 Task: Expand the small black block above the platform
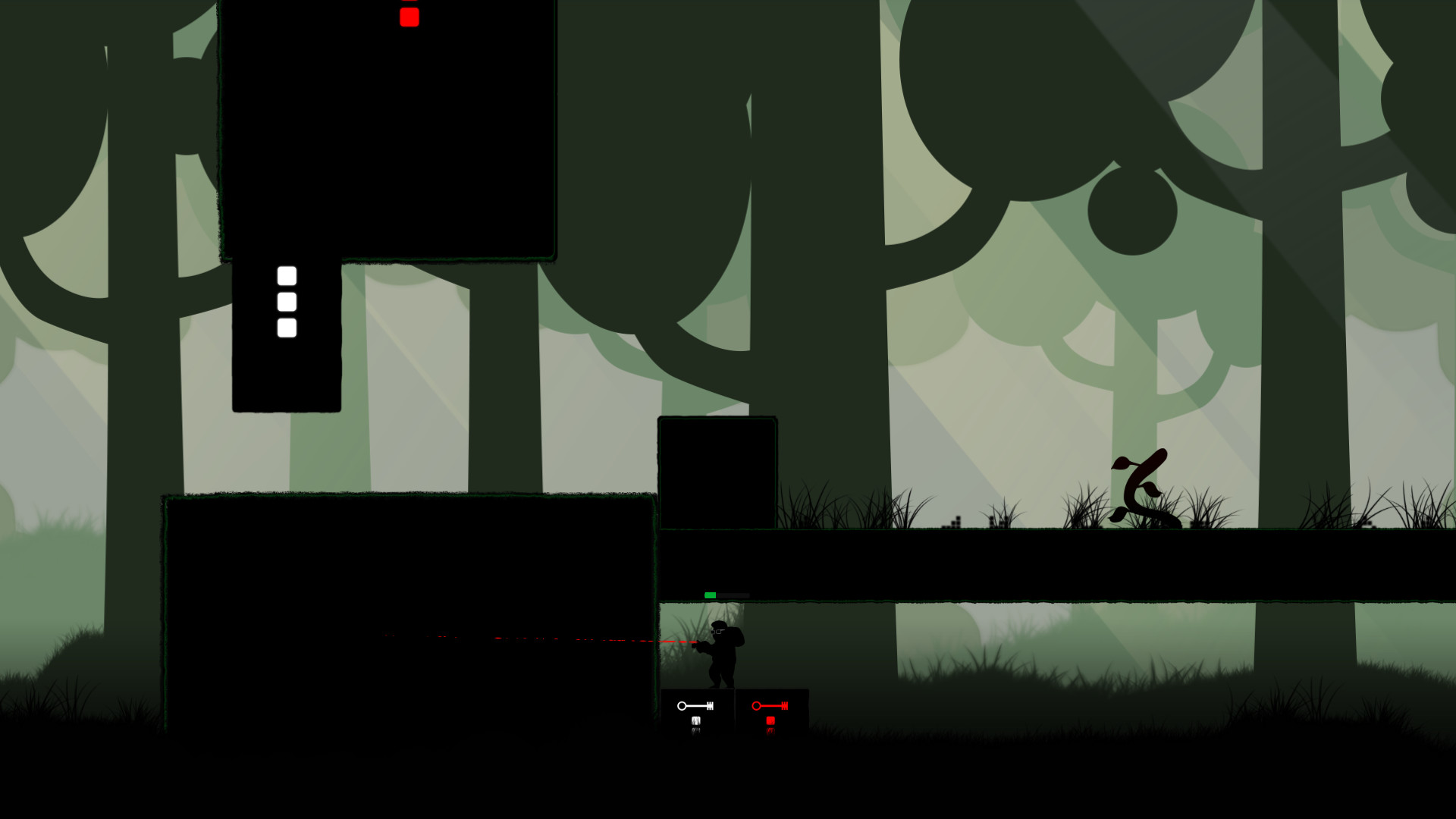717,470
